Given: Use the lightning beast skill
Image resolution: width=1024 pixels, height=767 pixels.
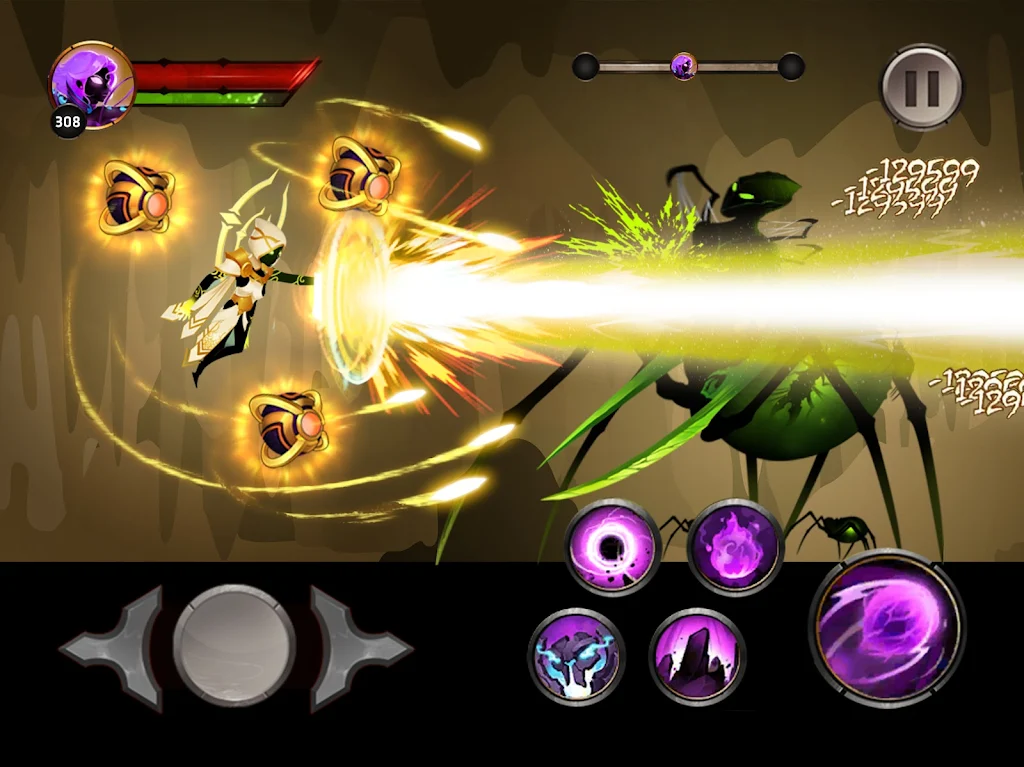Looking at the screenshot, I should [x=577, y=656].
